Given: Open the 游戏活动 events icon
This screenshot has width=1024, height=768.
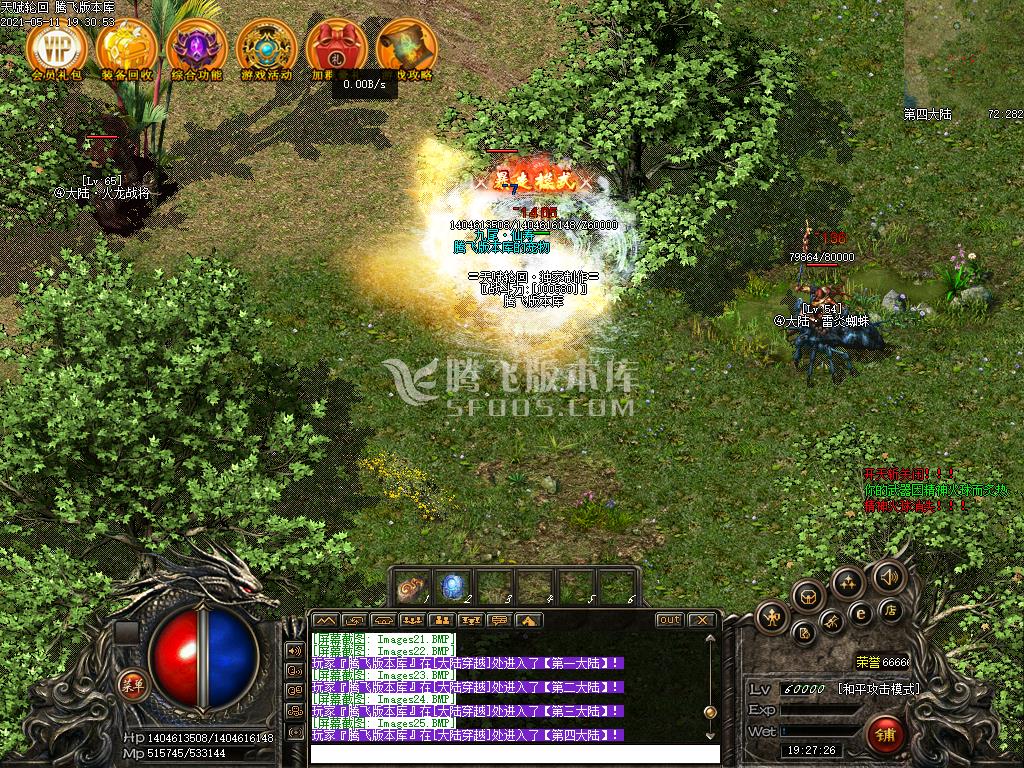Looking at the screenshot, I should click(267, 46).
